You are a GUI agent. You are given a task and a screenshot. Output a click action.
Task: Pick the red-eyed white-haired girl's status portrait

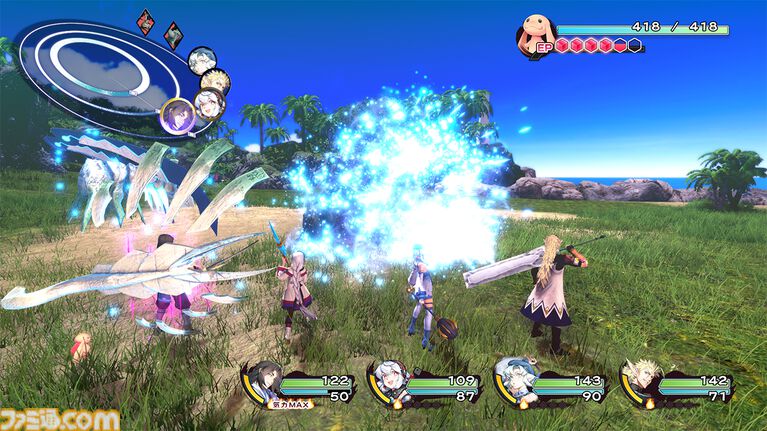(387, 382)
